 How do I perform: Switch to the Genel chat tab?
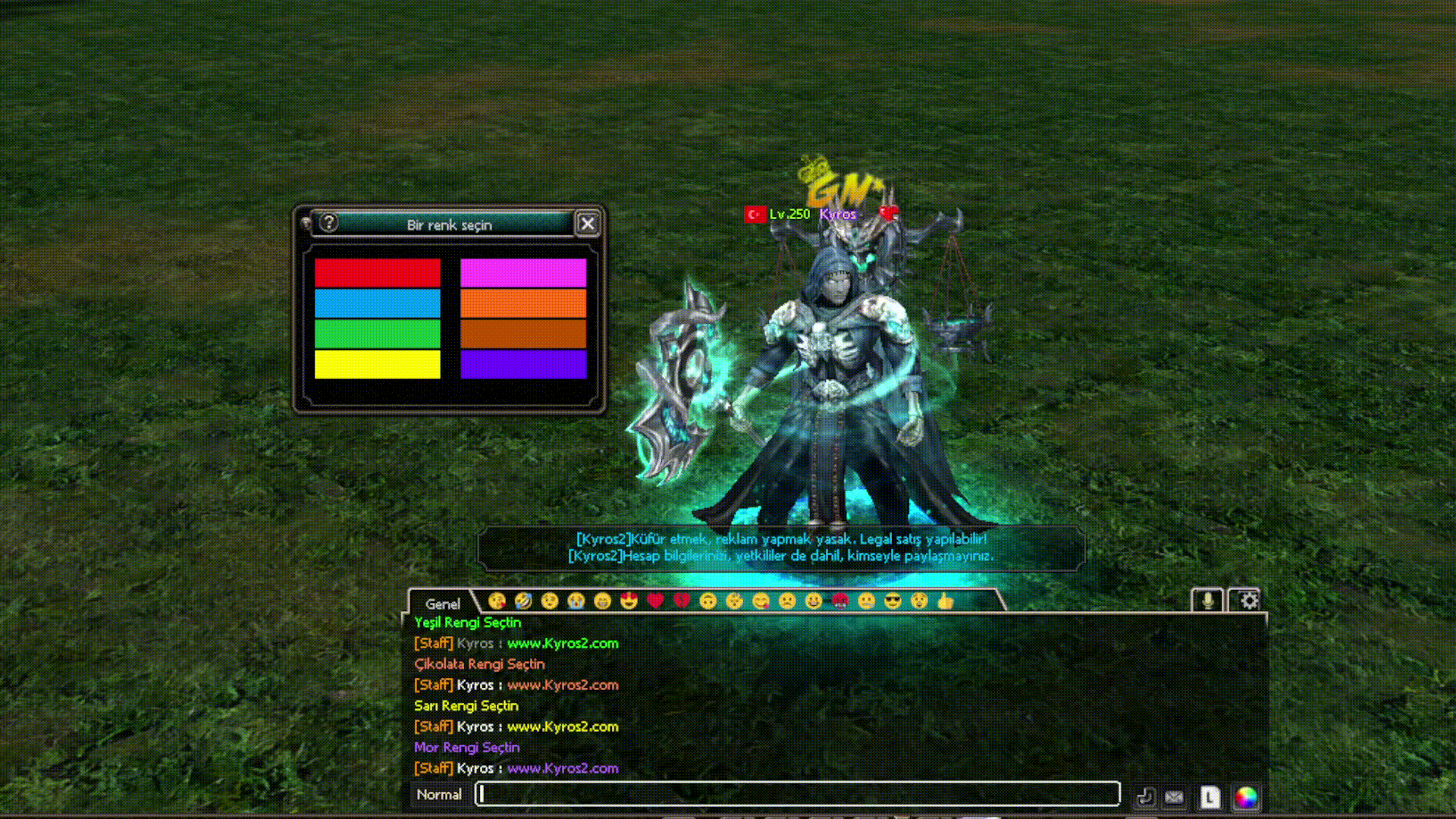(x=442, y=604)
